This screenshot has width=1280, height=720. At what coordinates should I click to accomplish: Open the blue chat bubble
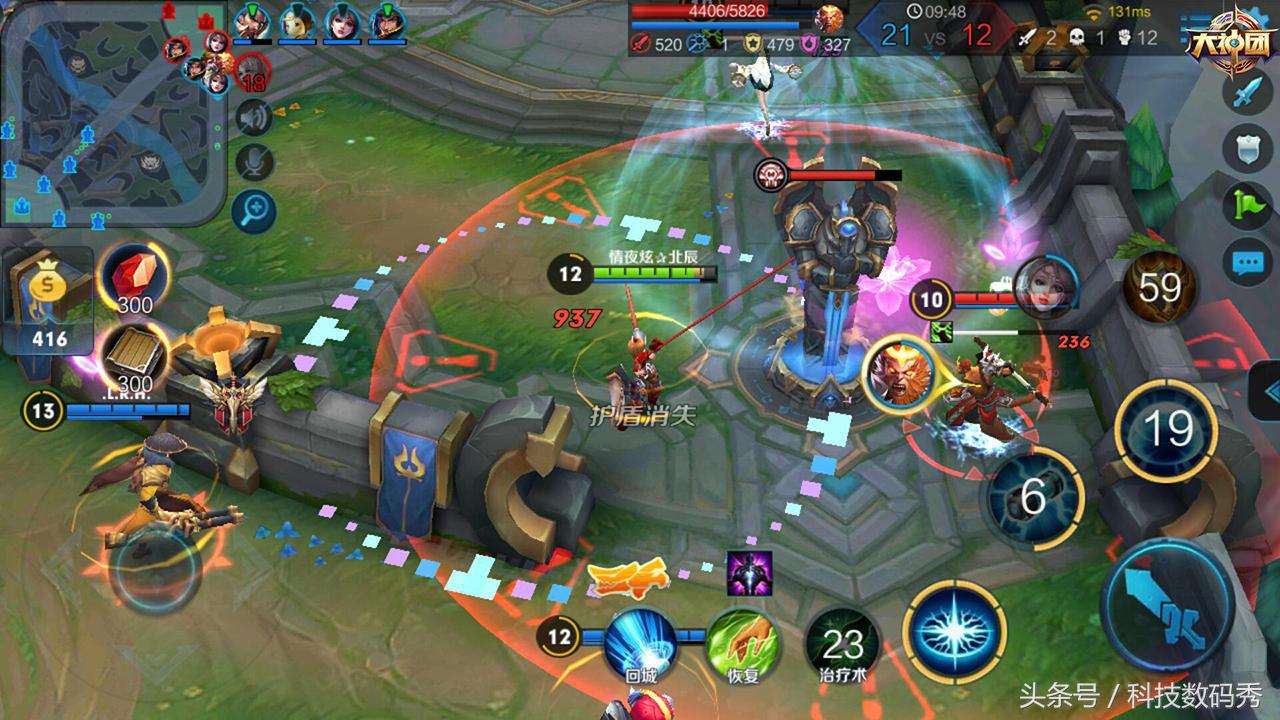click(1246, 263)
